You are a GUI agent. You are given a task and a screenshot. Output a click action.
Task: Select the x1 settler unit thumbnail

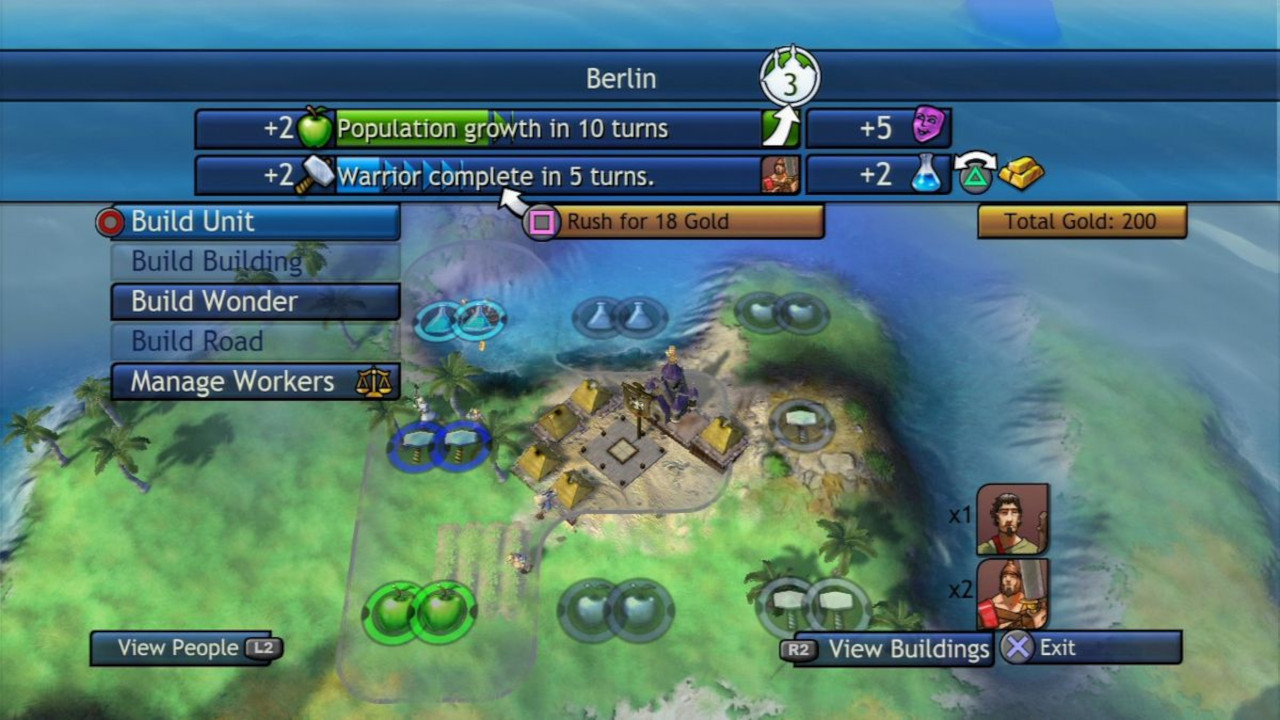[1013, 518]
